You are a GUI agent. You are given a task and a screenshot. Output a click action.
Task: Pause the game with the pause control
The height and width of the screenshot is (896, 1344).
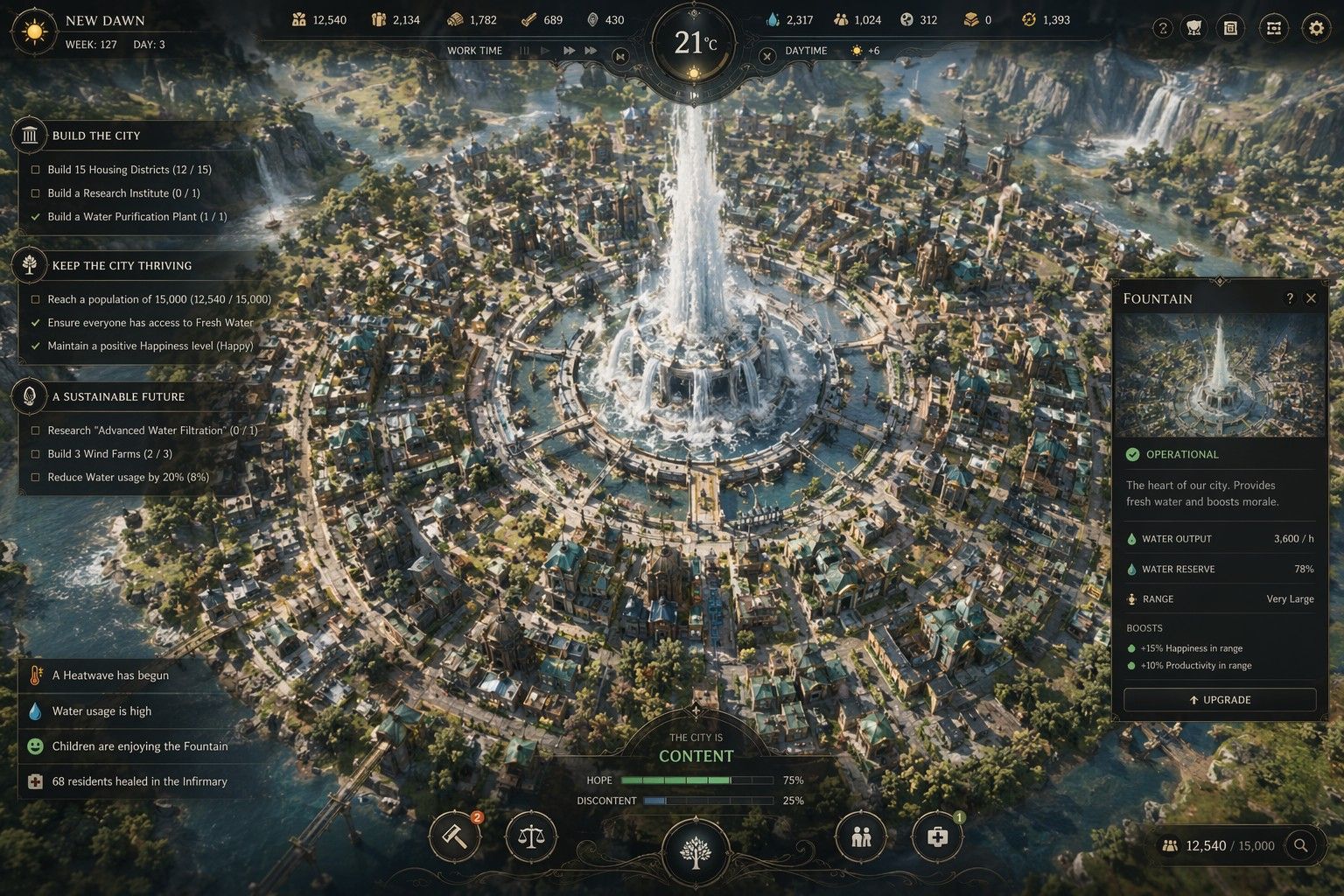point(525,51)
